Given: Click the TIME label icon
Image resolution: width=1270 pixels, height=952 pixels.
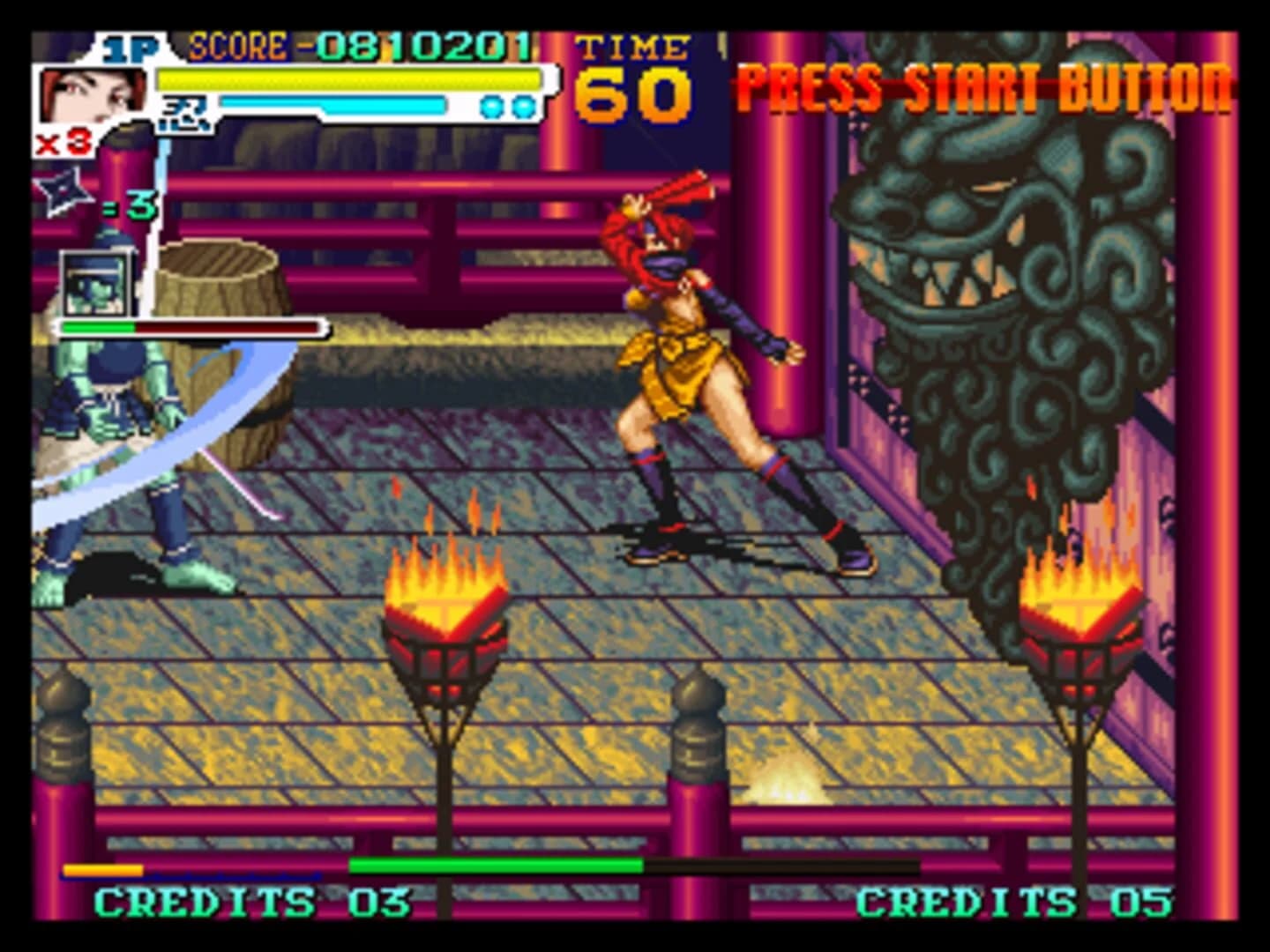Looking at the screenshot, I should click(x=630, y=48).
